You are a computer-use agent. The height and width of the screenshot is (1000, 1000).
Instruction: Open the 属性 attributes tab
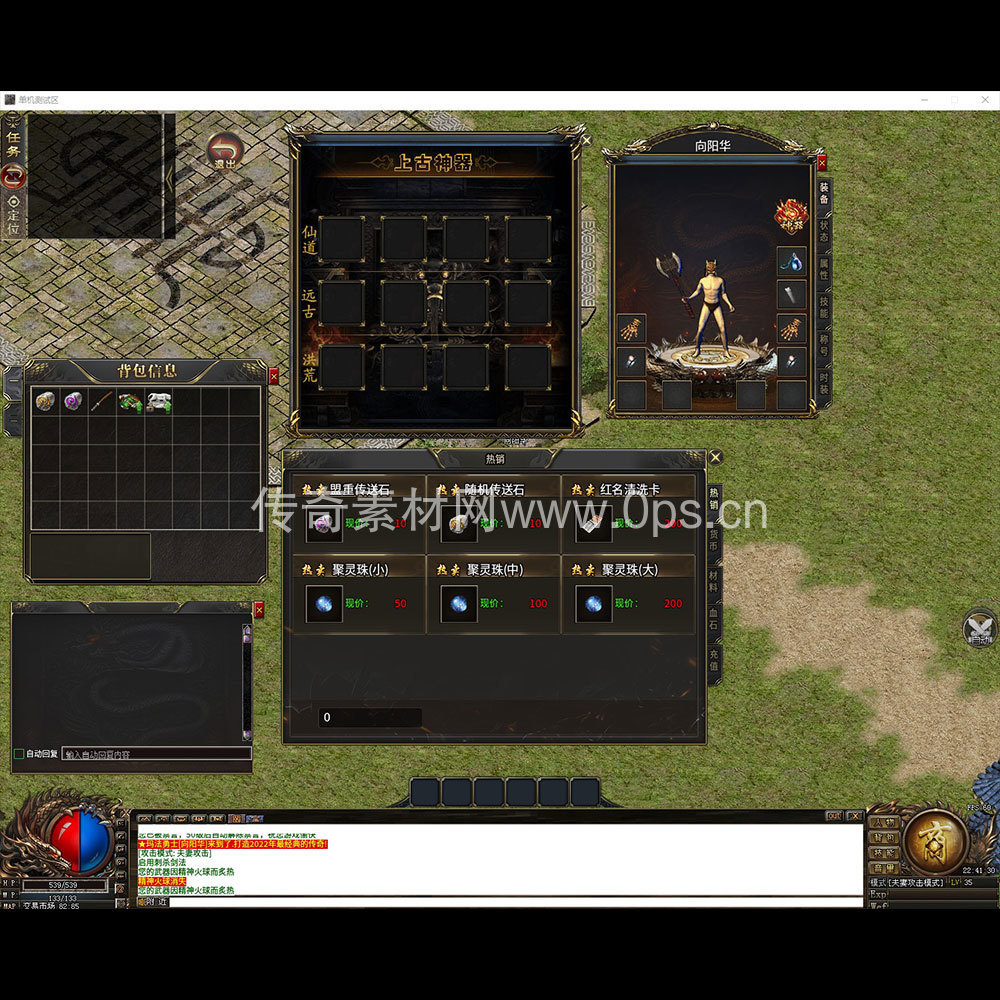[824, 269]
